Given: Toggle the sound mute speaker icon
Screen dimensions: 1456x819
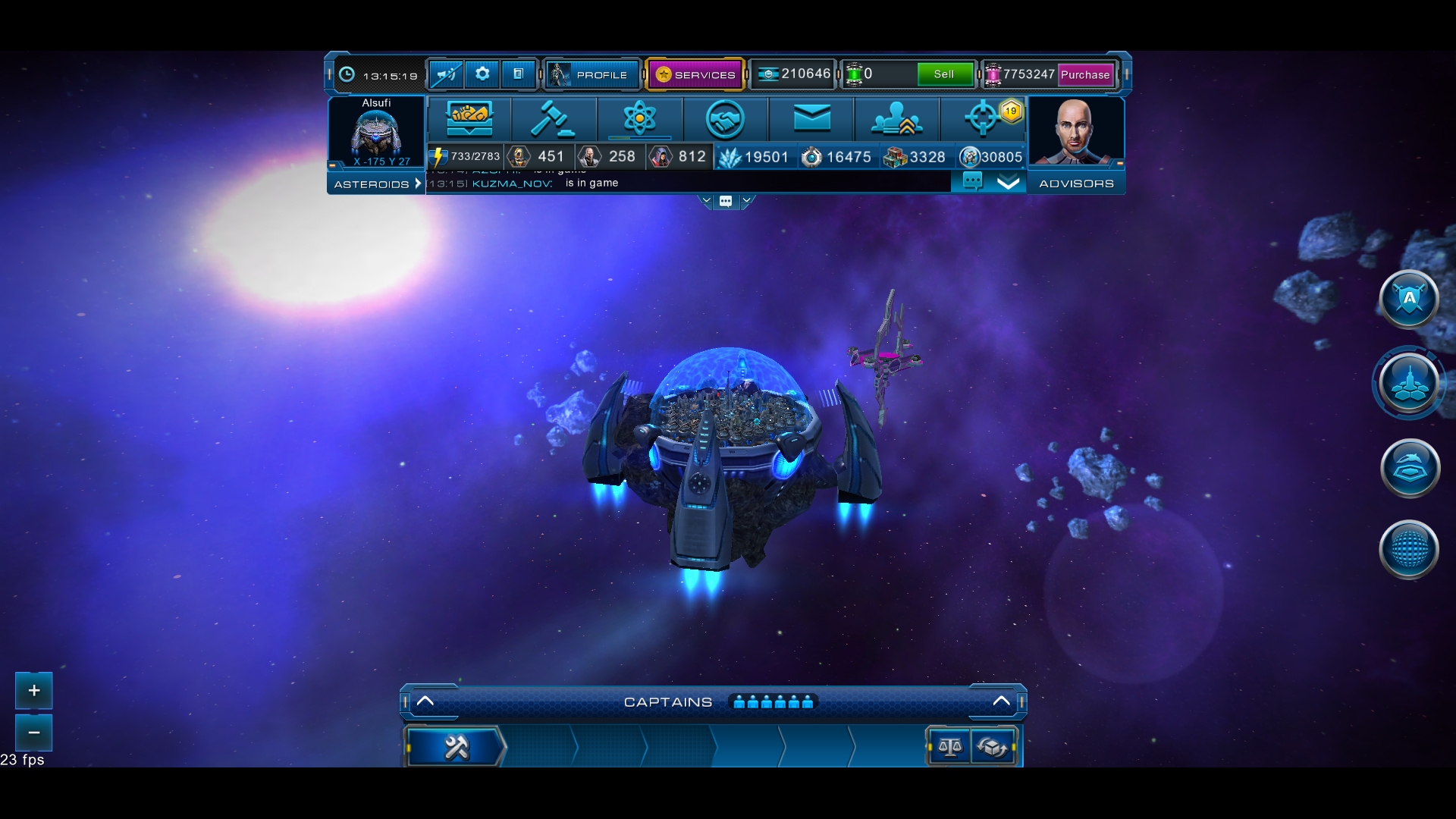Looking at the screenshot, I should click(447, 74).
